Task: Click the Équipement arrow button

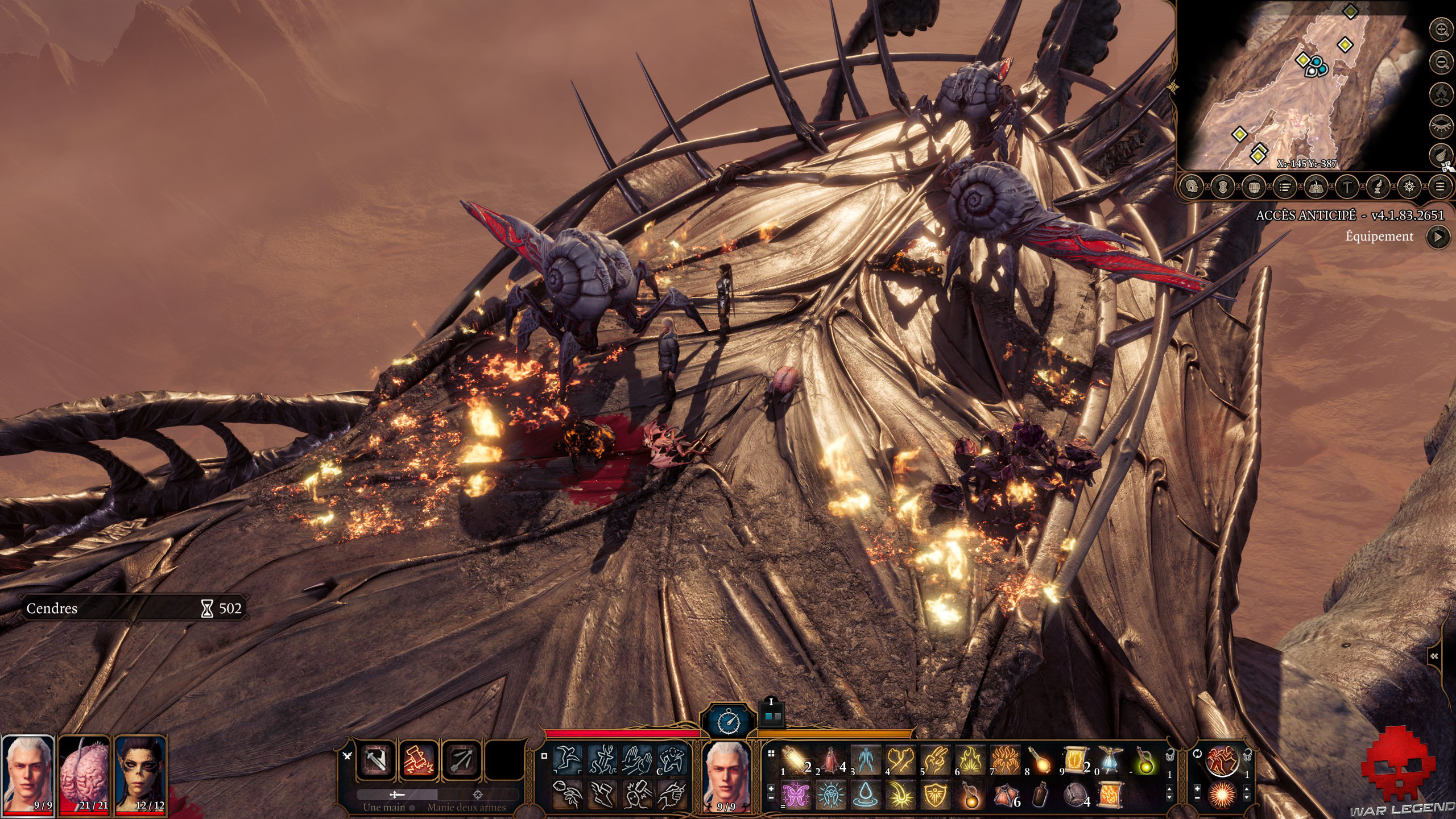Action: tap(1438, 237)
